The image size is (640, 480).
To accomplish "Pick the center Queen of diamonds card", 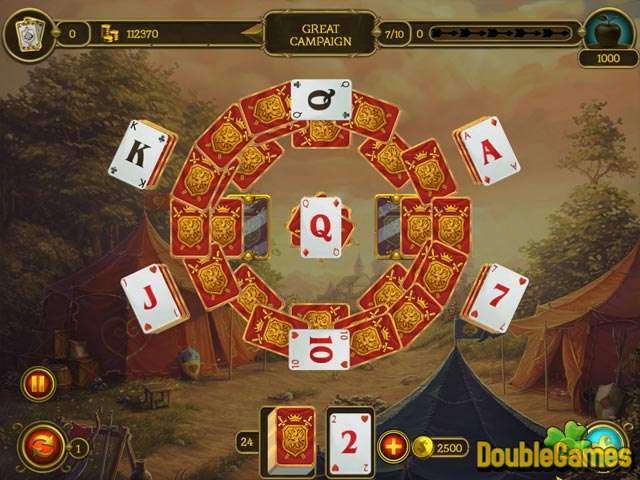I will (x=319, y=226).
